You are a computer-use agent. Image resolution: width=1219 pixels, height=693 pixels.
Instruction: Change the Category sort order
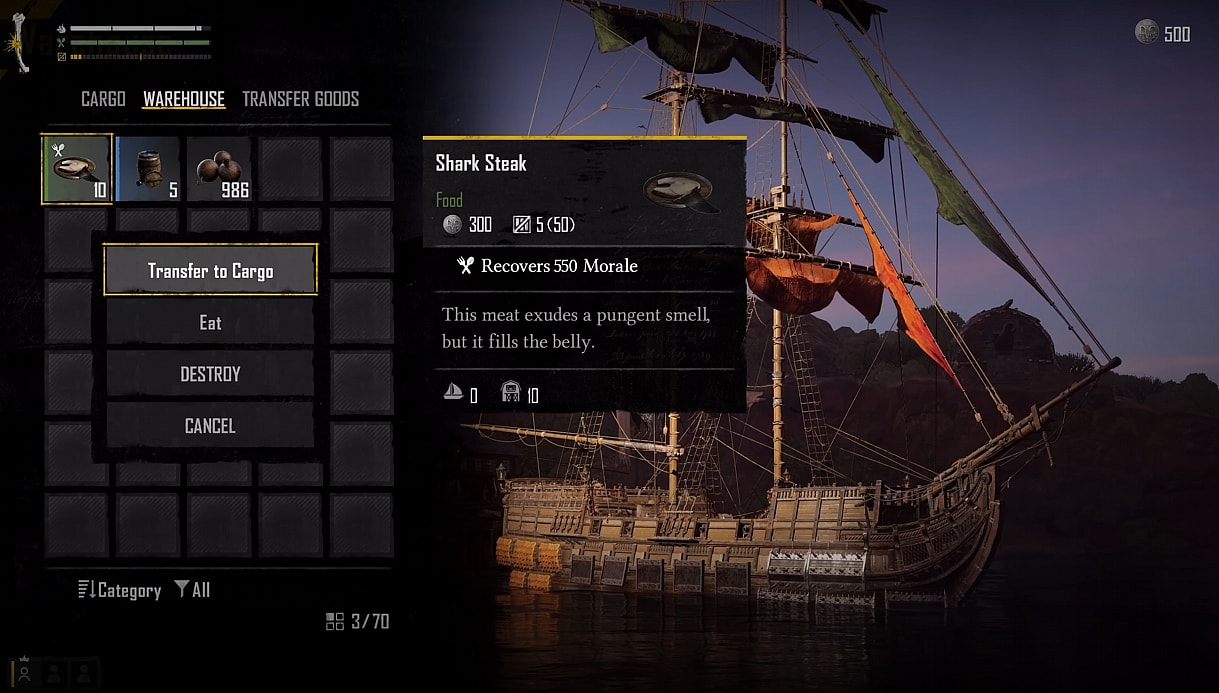coord(120,590)
